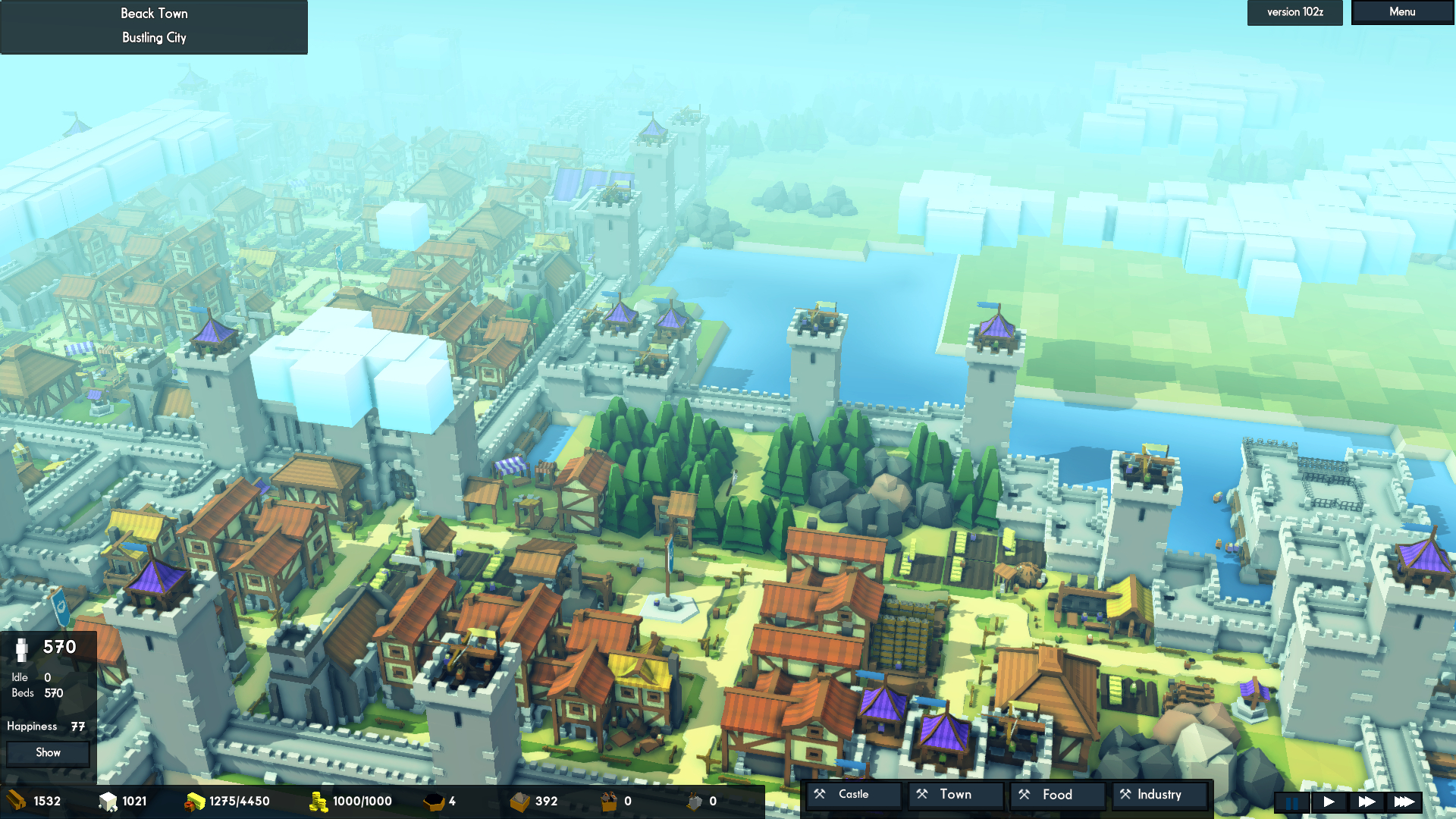Screen dimensions: 1456x819
Task: Open the Town build category
Action: pos(955,794)
